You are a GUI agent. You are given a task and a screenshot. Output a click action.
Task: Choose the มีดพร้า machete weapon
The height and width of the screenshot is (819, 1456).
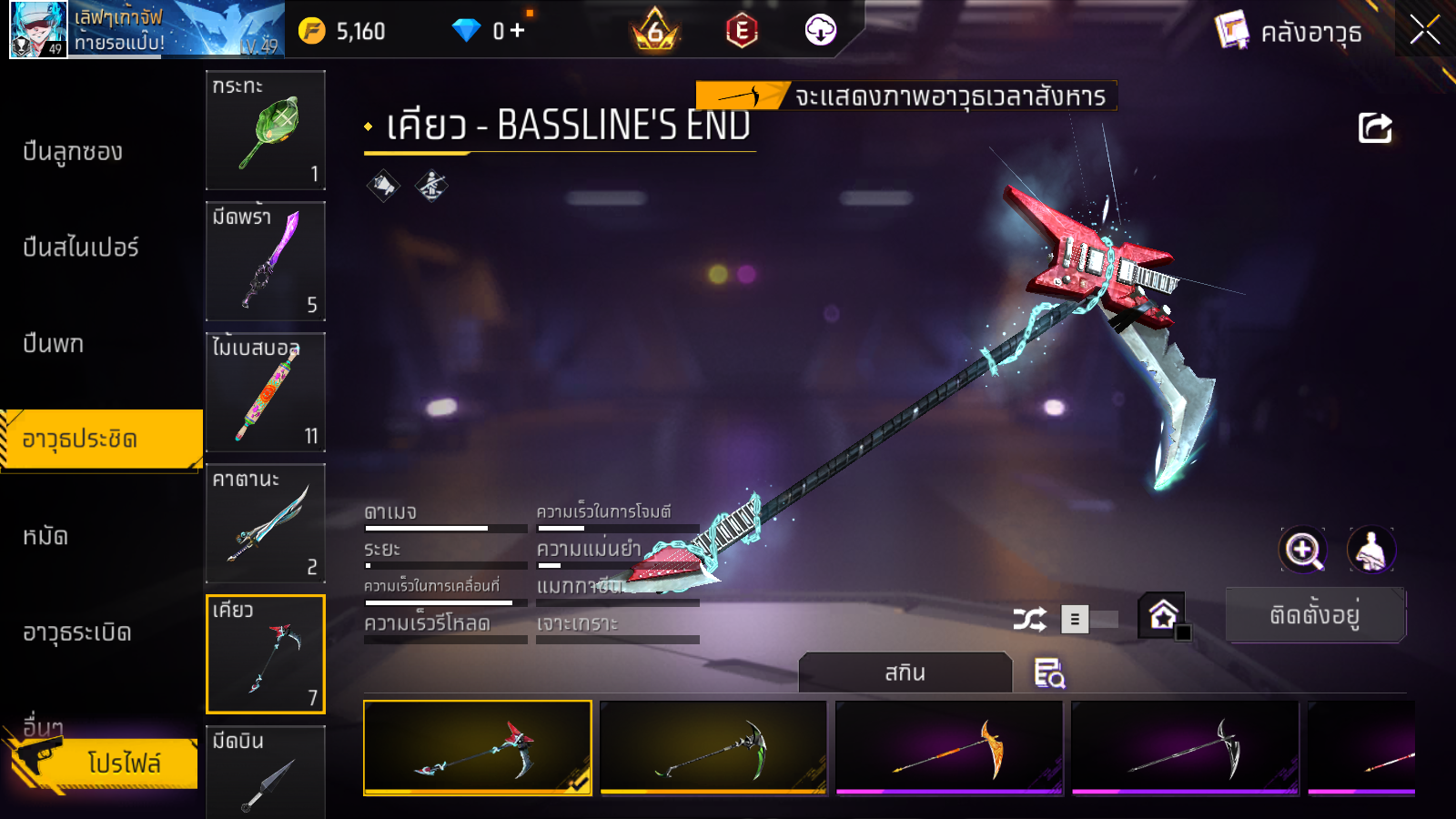266,261
